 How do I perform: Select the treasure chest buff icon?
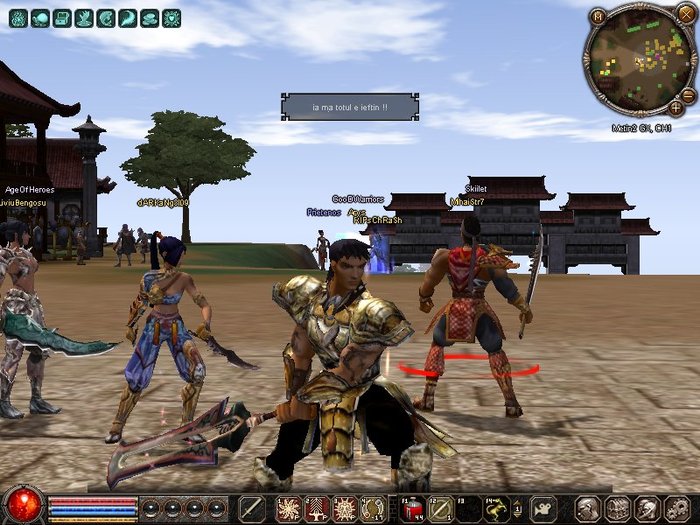62,18
